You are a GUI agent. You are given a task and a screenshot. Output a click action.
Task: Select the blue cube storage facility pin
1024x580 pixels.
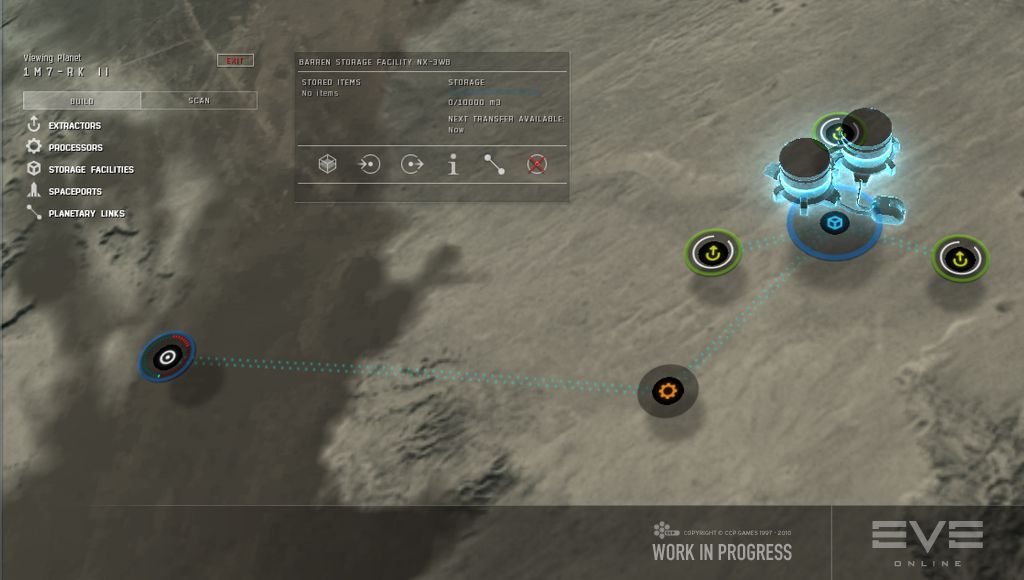pyautogui.click(x=834, y=222)
